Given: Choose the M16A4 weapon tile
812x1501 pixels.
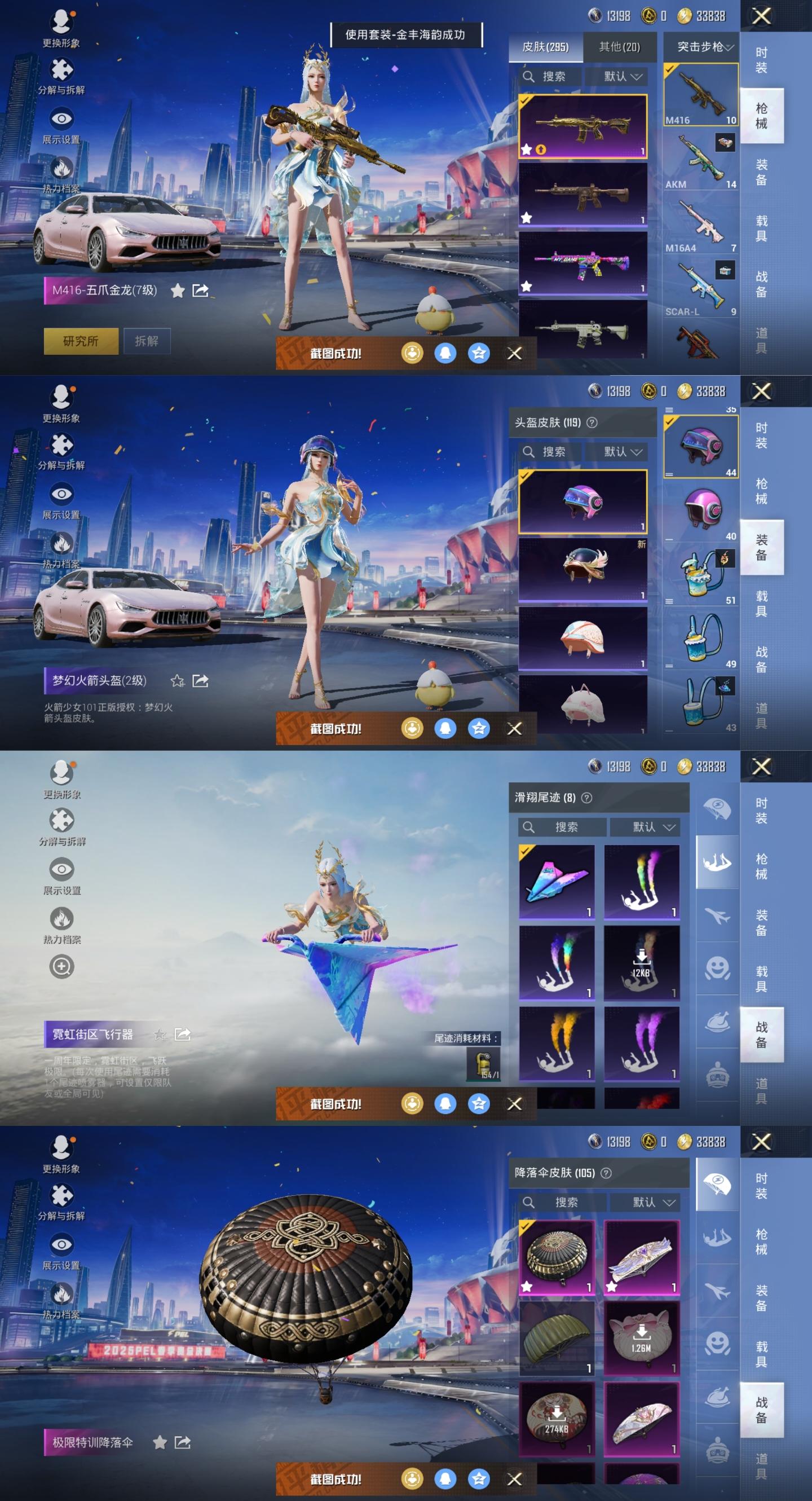Looking at the screenshot, I should (701, 223).
